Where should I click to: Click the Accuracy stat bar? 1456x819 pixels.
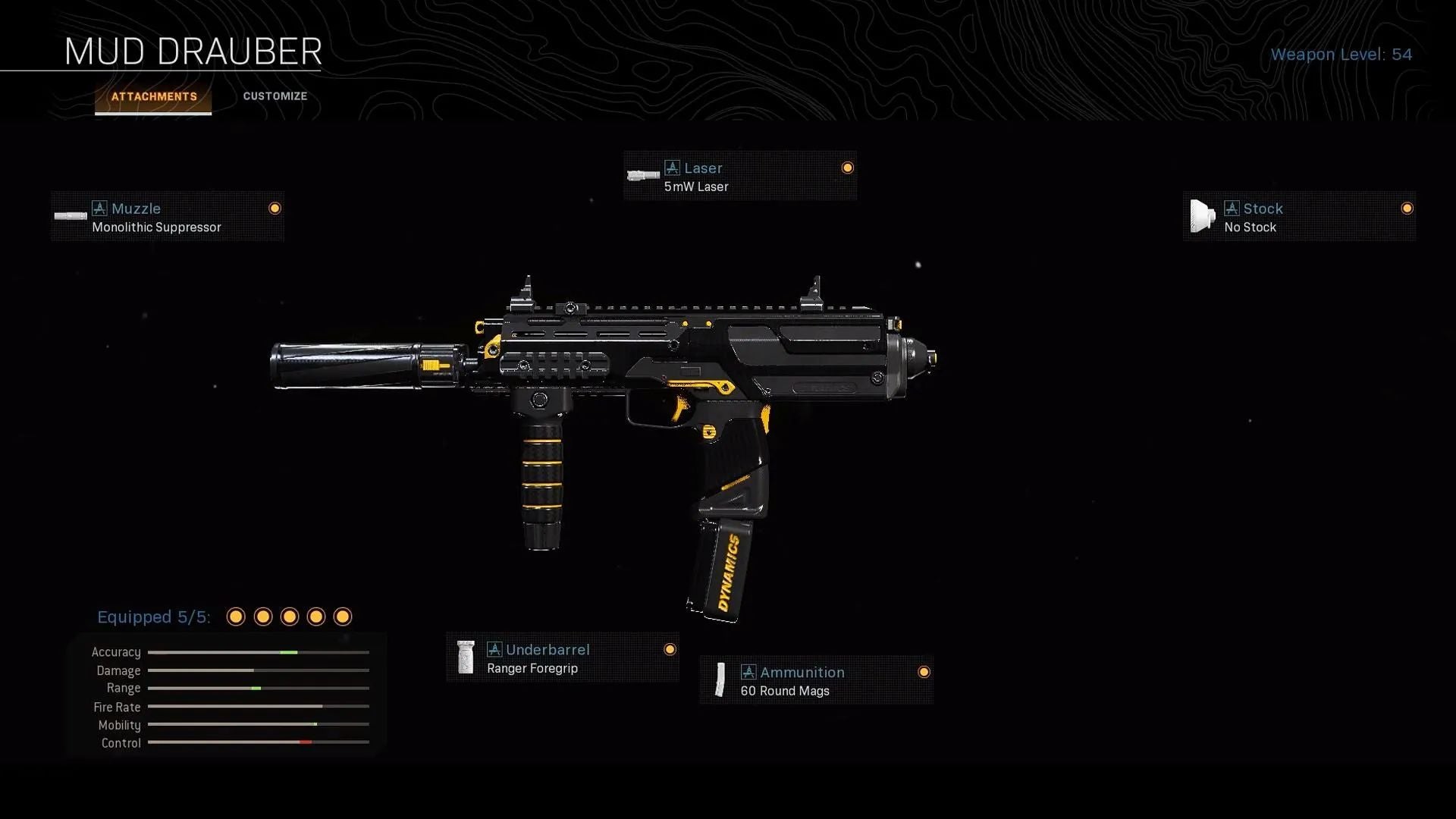258,652
